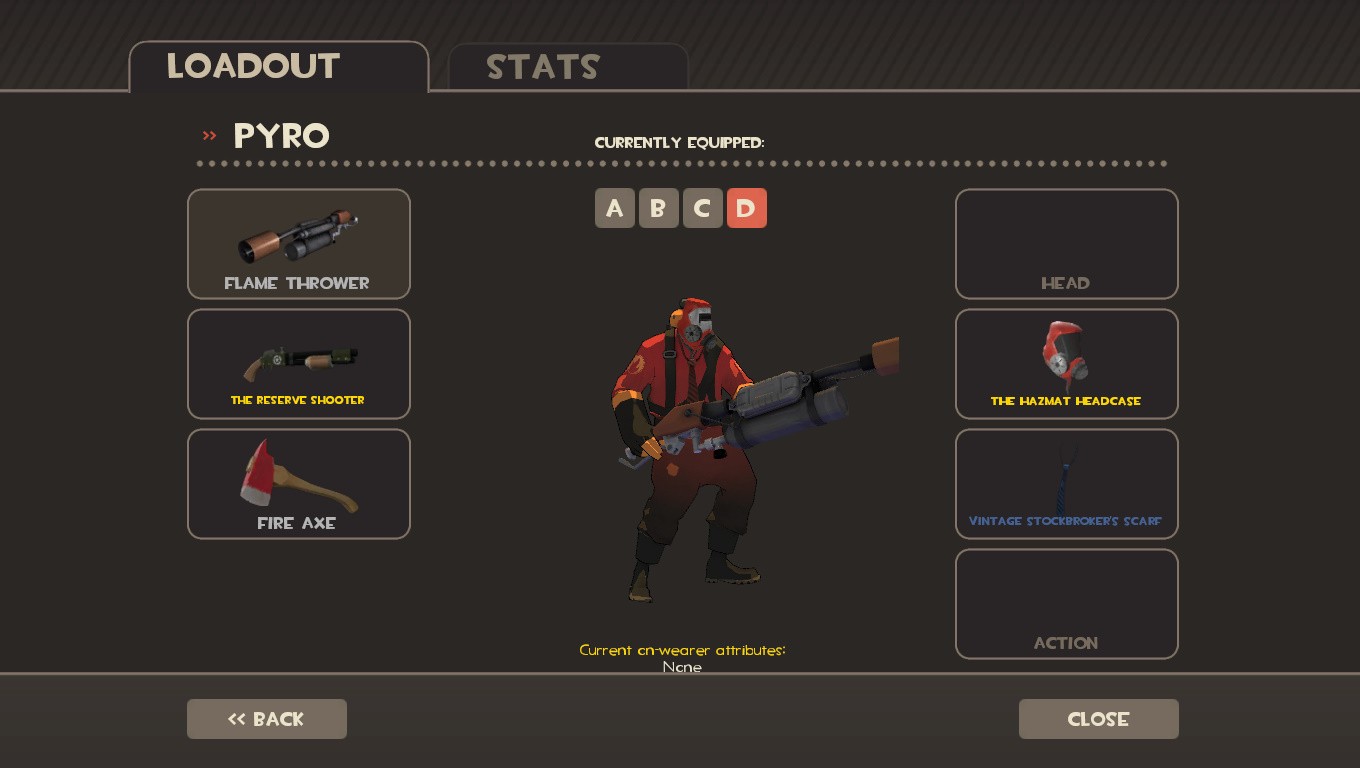Open the empty Action item slot

point(1066,603)
